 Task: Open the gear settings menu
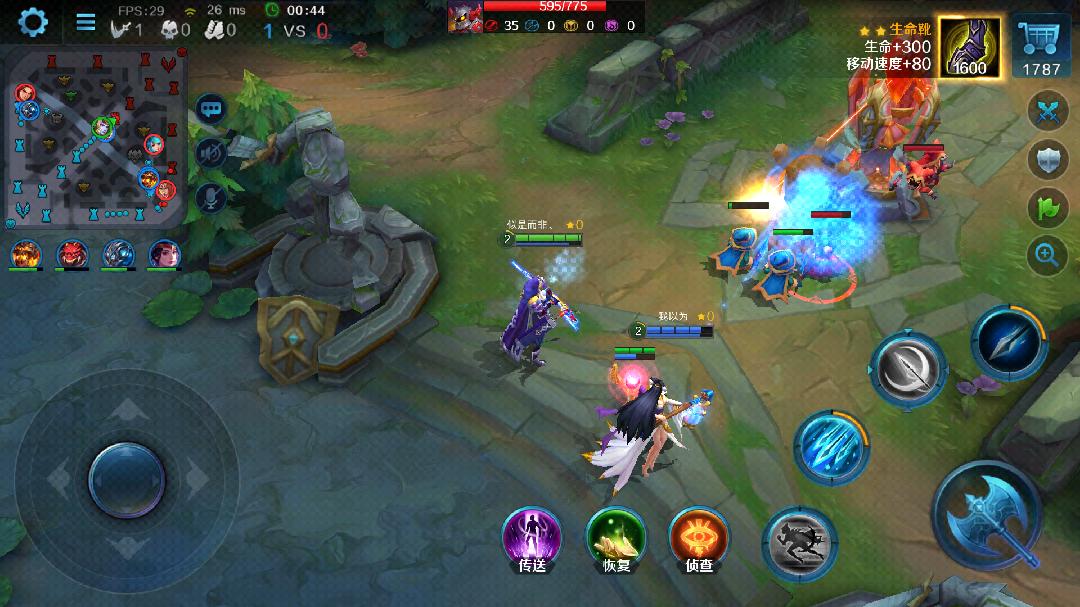[x=33, y=21]
